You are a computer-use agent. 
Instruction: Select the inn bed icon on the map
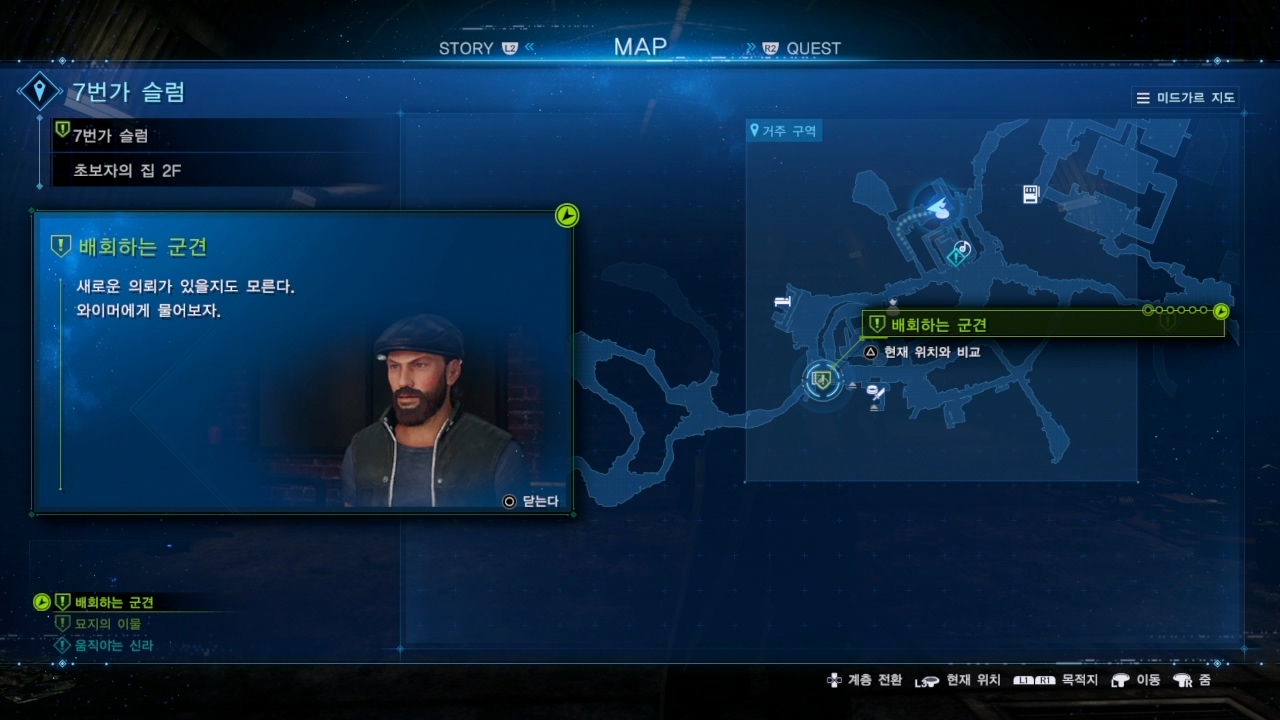click(782, 301)
